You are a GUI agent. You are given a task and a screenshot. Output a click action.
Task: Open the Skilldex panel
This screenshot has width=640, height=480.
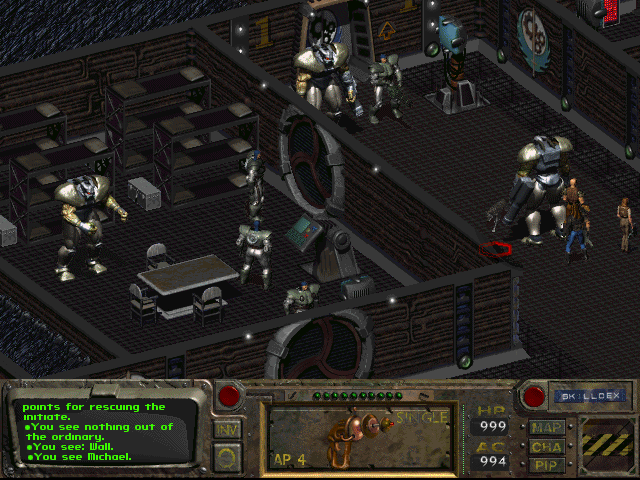[x=578, y=396]
